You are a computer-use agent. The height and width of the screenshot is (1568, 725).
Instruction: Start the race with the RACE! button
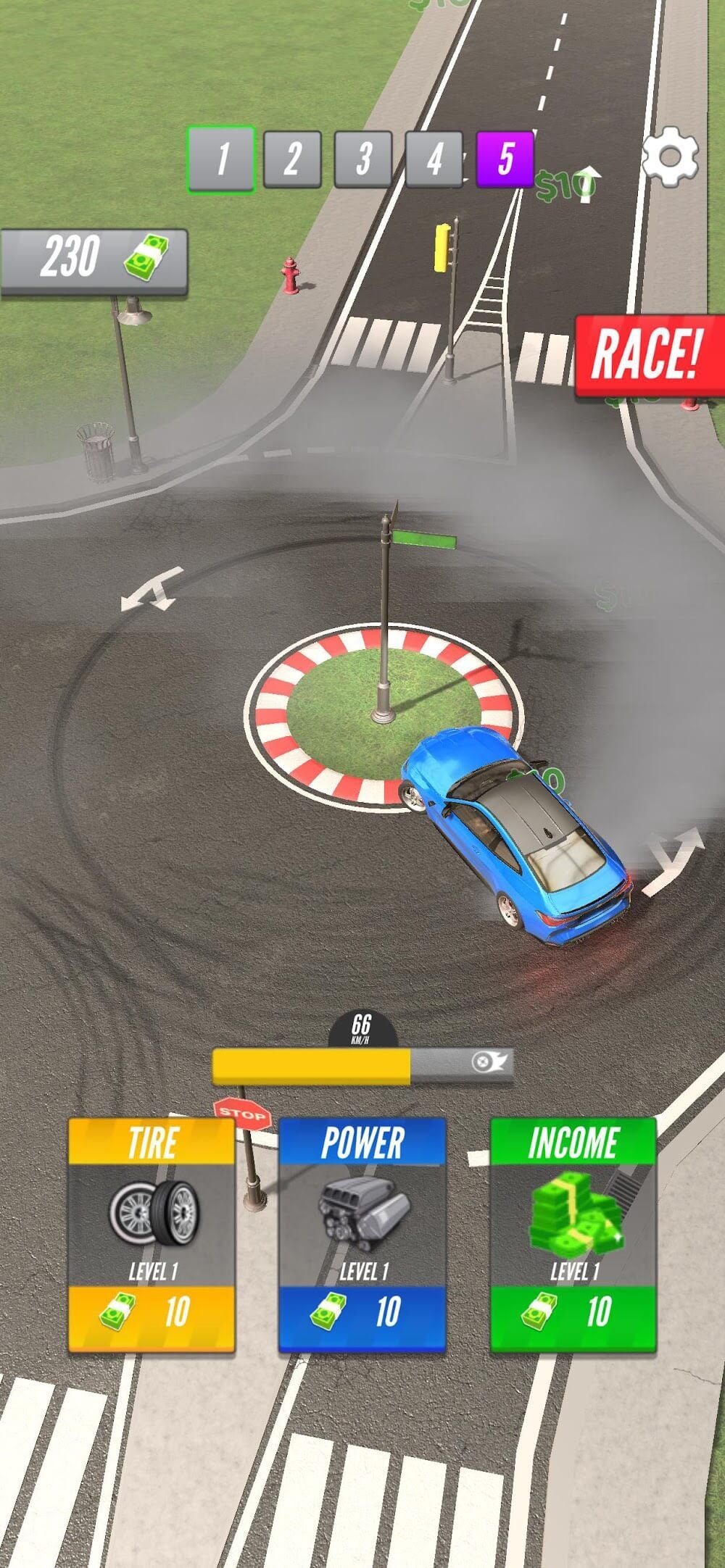tap(647, 356)
